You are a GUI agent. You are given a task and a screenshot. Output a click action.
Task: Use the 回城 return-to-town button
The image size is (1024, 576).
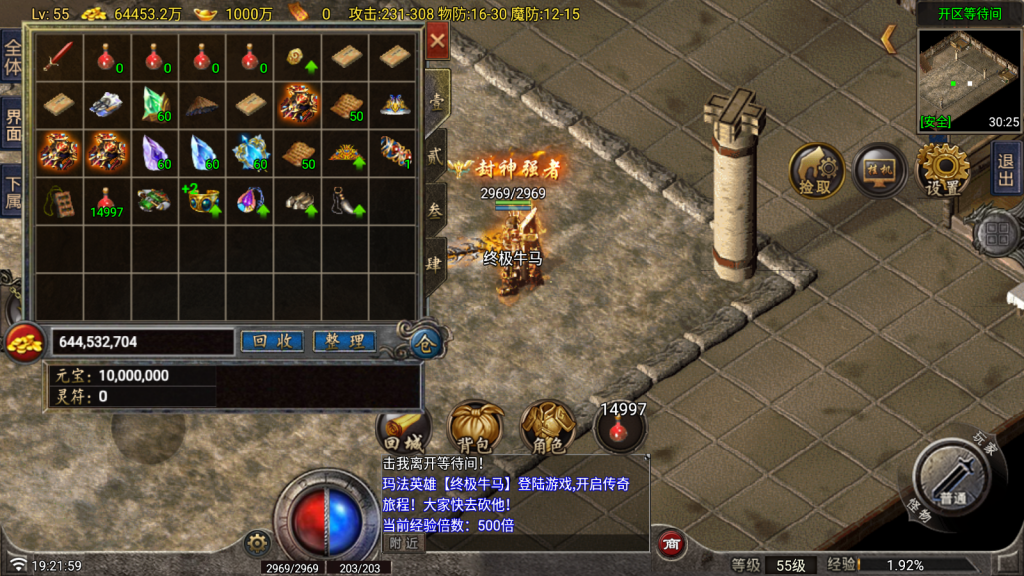pyautogui.click(x=404, y=430)
